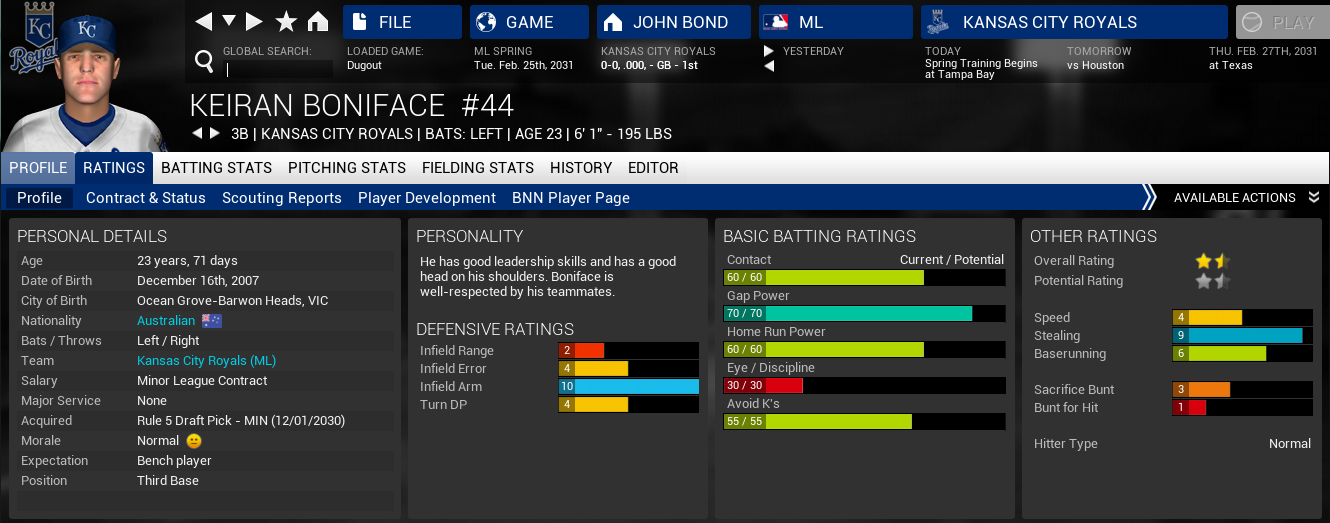Image resolution: width=1330 pixels, height=523 pixels.
Task: Open the FILE menu
Action: pos(402,22)
